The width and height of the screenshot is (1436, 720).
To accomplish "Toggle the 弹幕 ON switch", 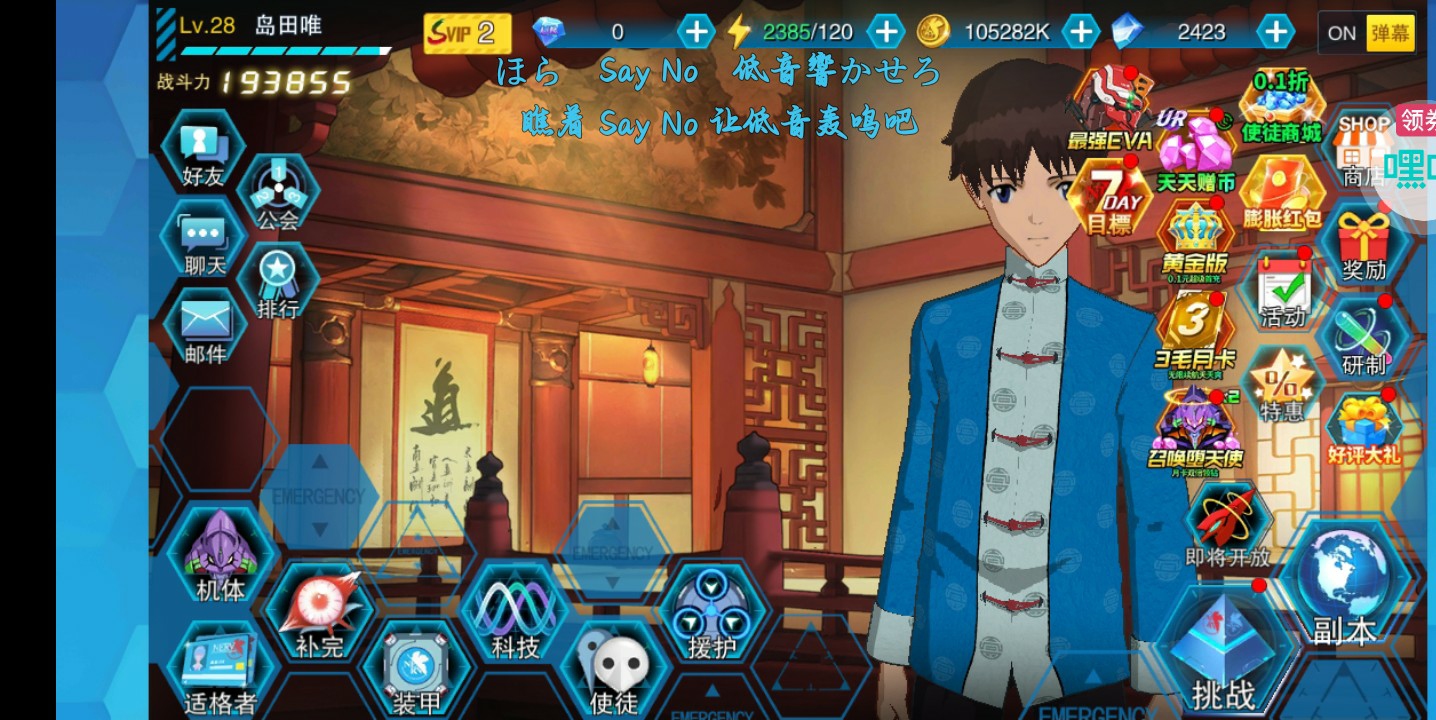I will [1366, 33].
